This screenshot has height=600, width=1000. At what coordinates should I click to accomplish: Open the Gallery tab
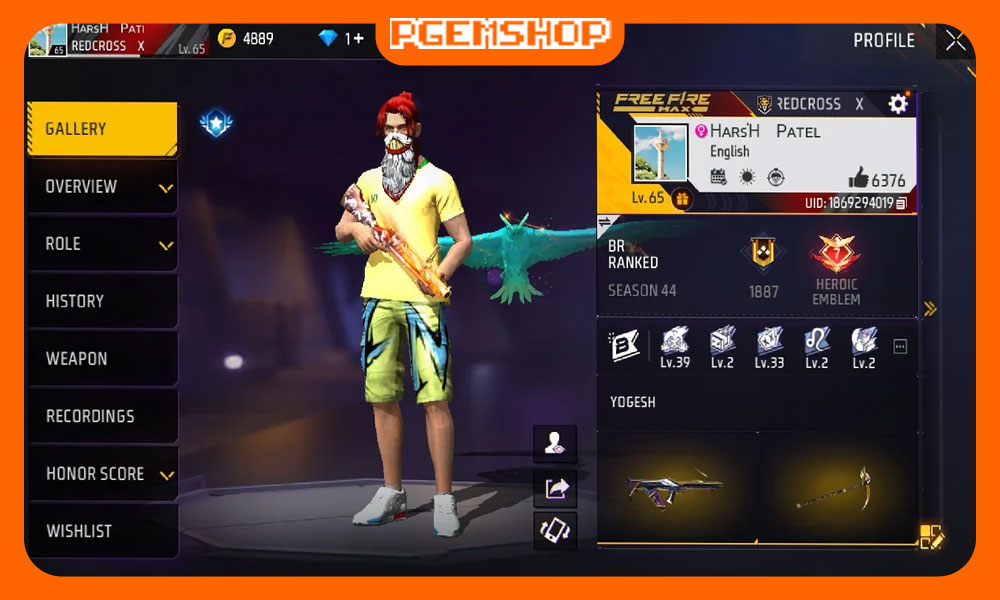point(101,129)
